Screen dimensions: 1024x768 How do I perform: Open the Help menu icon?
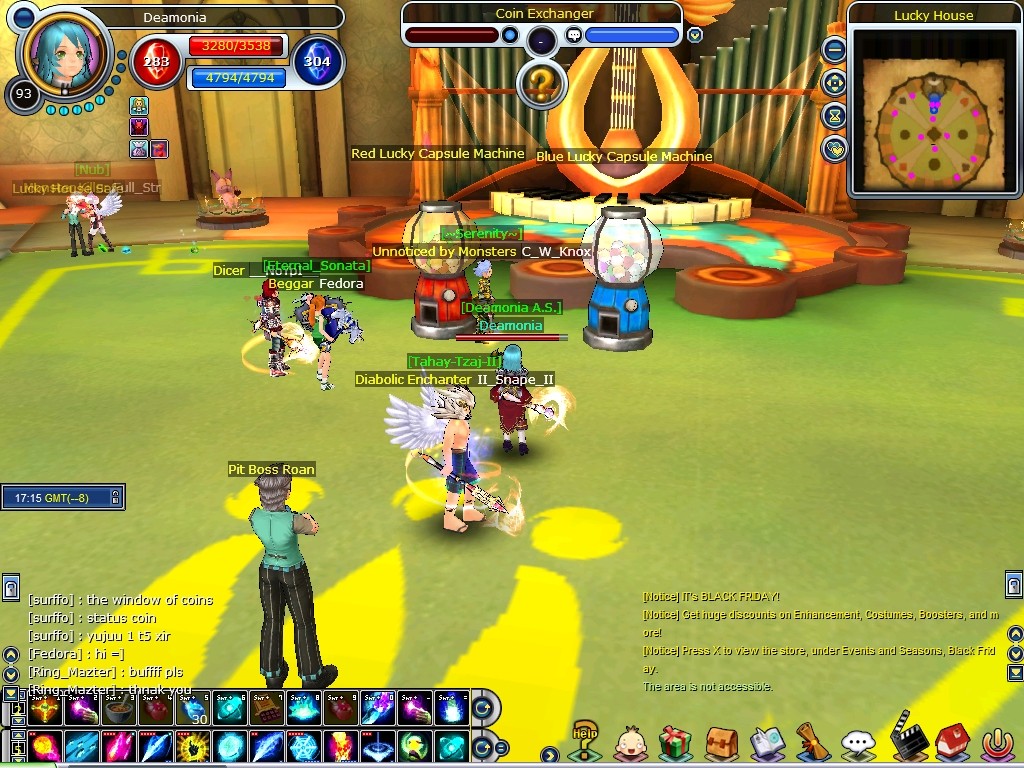[585, 741]
